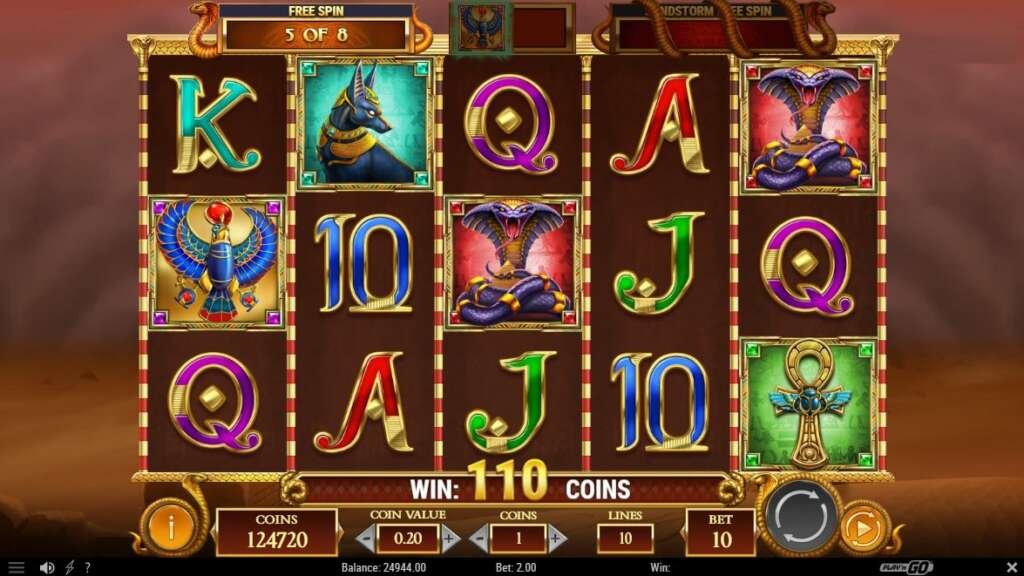This screenshot has width=1024, height=576.
Task: Toggle the sound speaker icon
Action: [x=46, y=567]
